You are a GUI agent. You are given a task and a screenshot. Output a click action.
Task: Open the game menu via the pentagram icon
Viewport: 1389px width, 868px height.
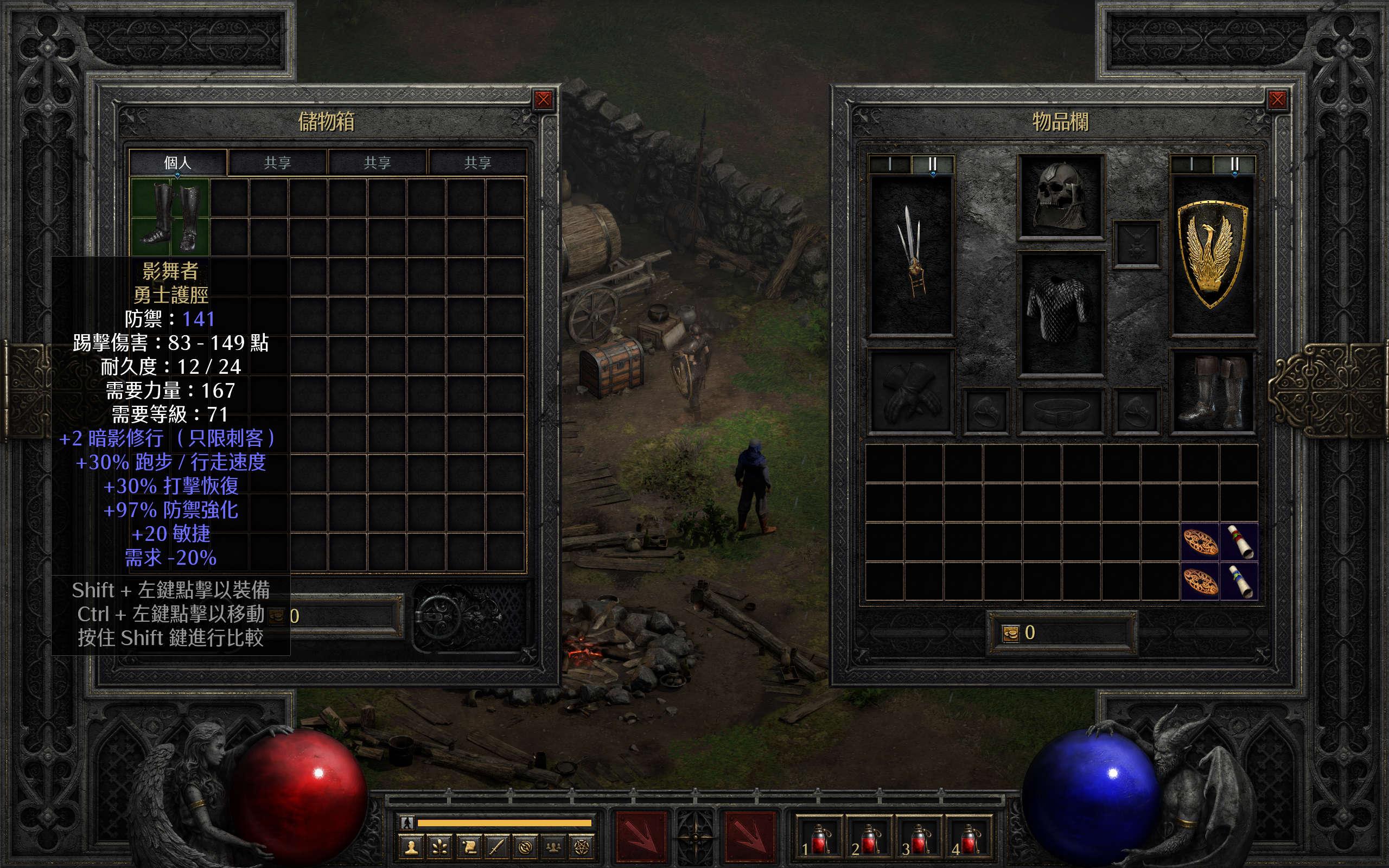(583, 847)
